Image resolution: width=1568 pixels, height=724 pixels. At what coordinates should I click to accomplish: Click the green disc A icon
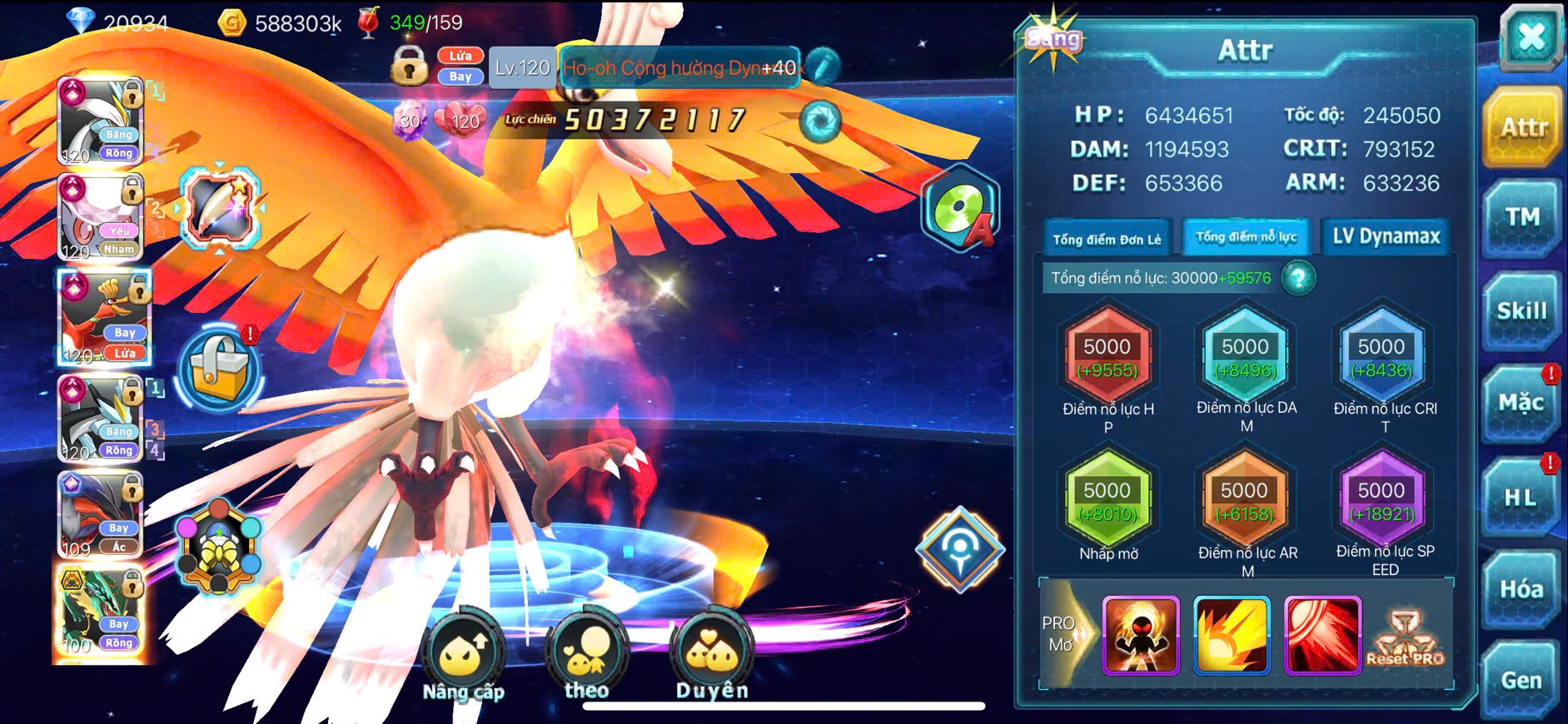point(960,208)
